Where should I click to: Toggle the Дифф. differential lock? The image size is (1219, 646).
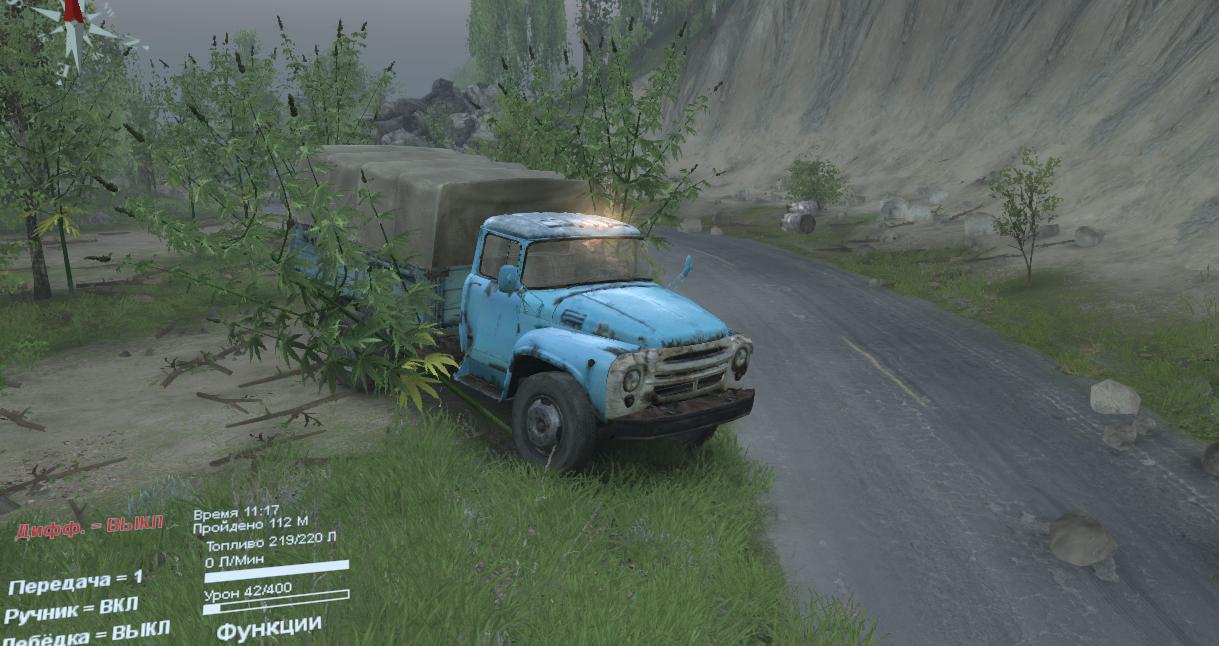click(89, 530)
